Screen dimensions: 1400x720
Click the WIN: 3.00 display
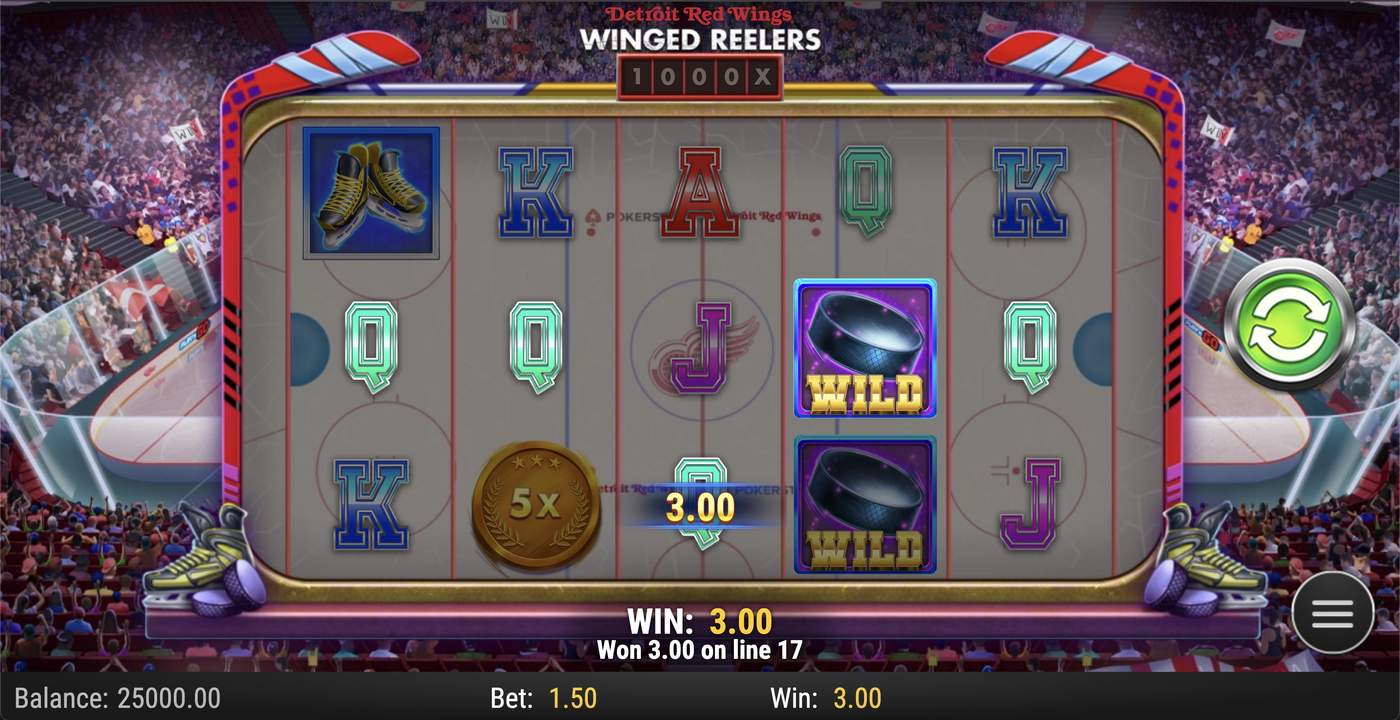[x=700, y=622]
